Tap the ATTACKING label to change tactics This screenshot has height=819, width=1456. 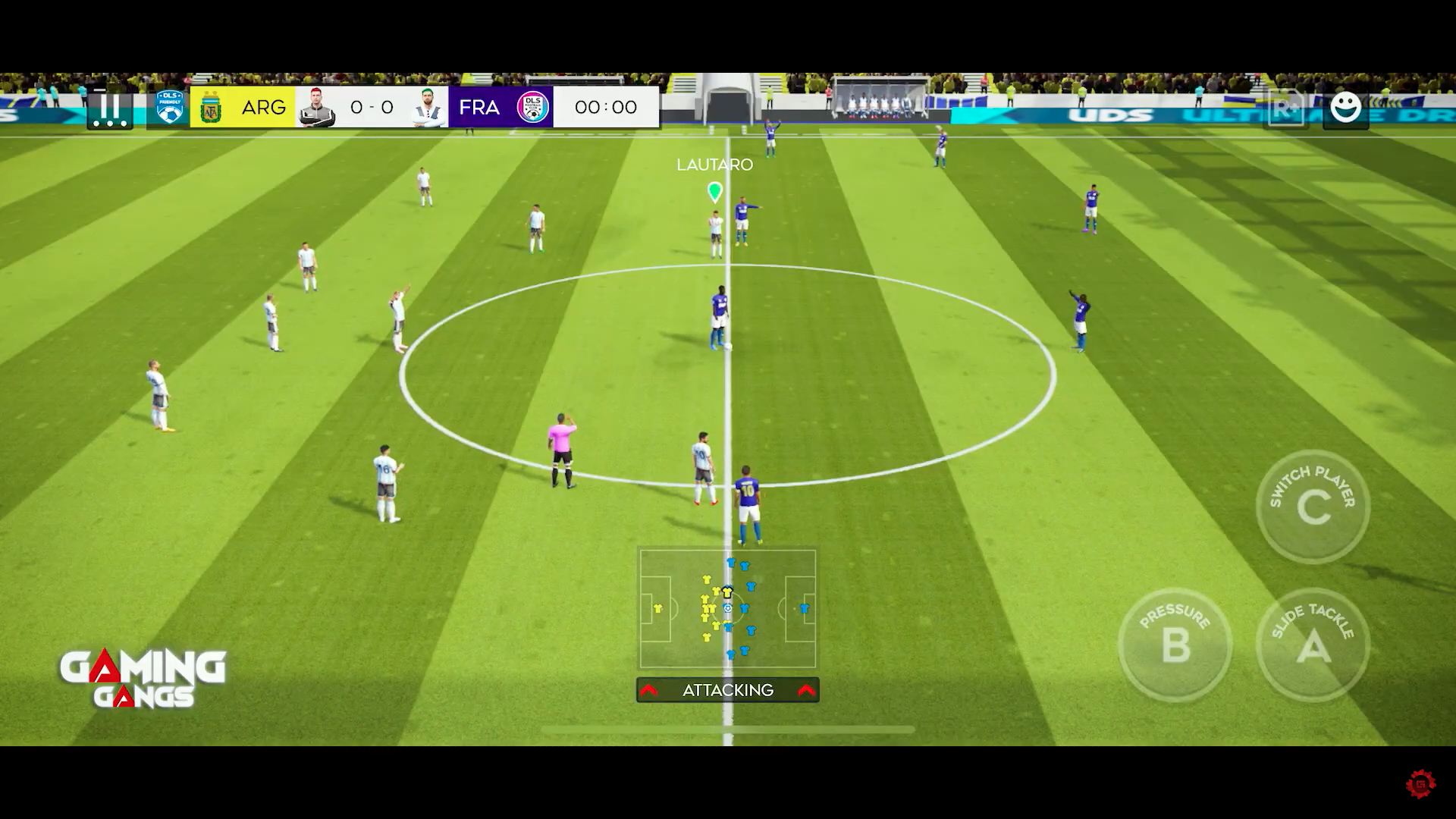(726, 690)
